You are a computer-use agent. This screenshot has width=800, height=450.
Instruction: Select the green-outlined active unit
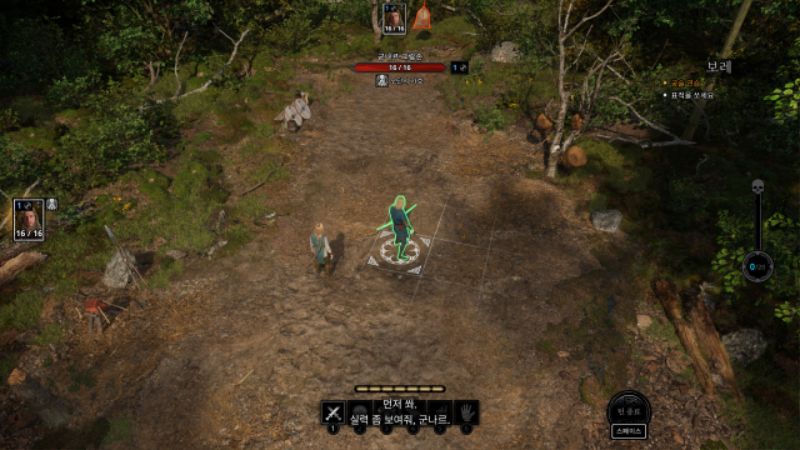400,228
